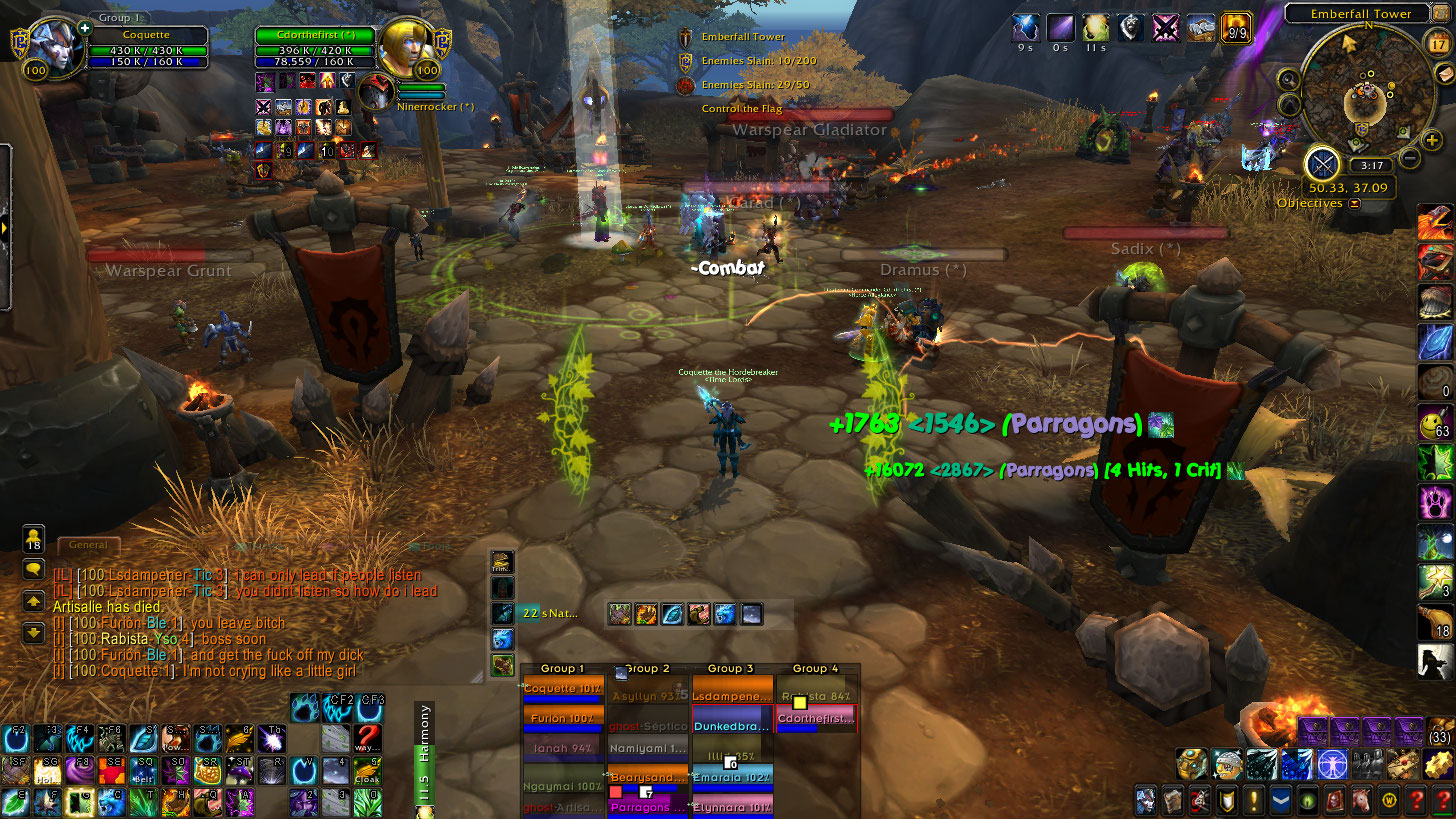Open the yellow W shop button
Screen dimensions: 1456x819
(1387, 800)
